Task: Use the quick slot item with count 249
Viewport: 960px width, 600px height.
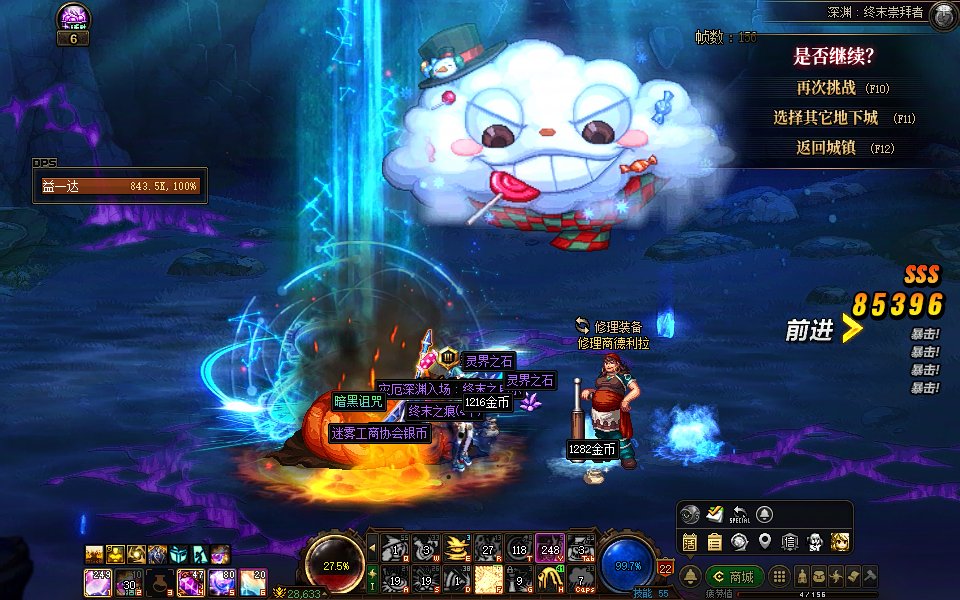Action: pos(99,580)
